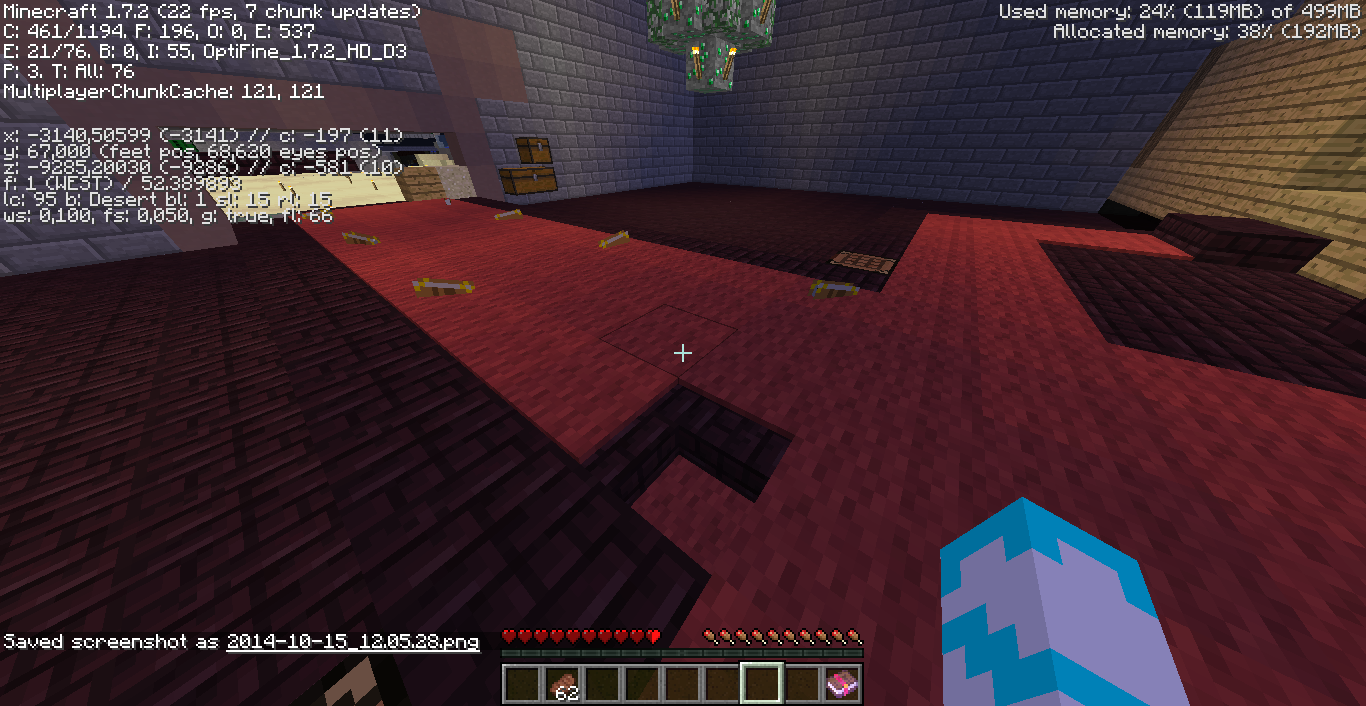
Task: Select the hotbar slot with 62 meat
Action: pos(561,684)
